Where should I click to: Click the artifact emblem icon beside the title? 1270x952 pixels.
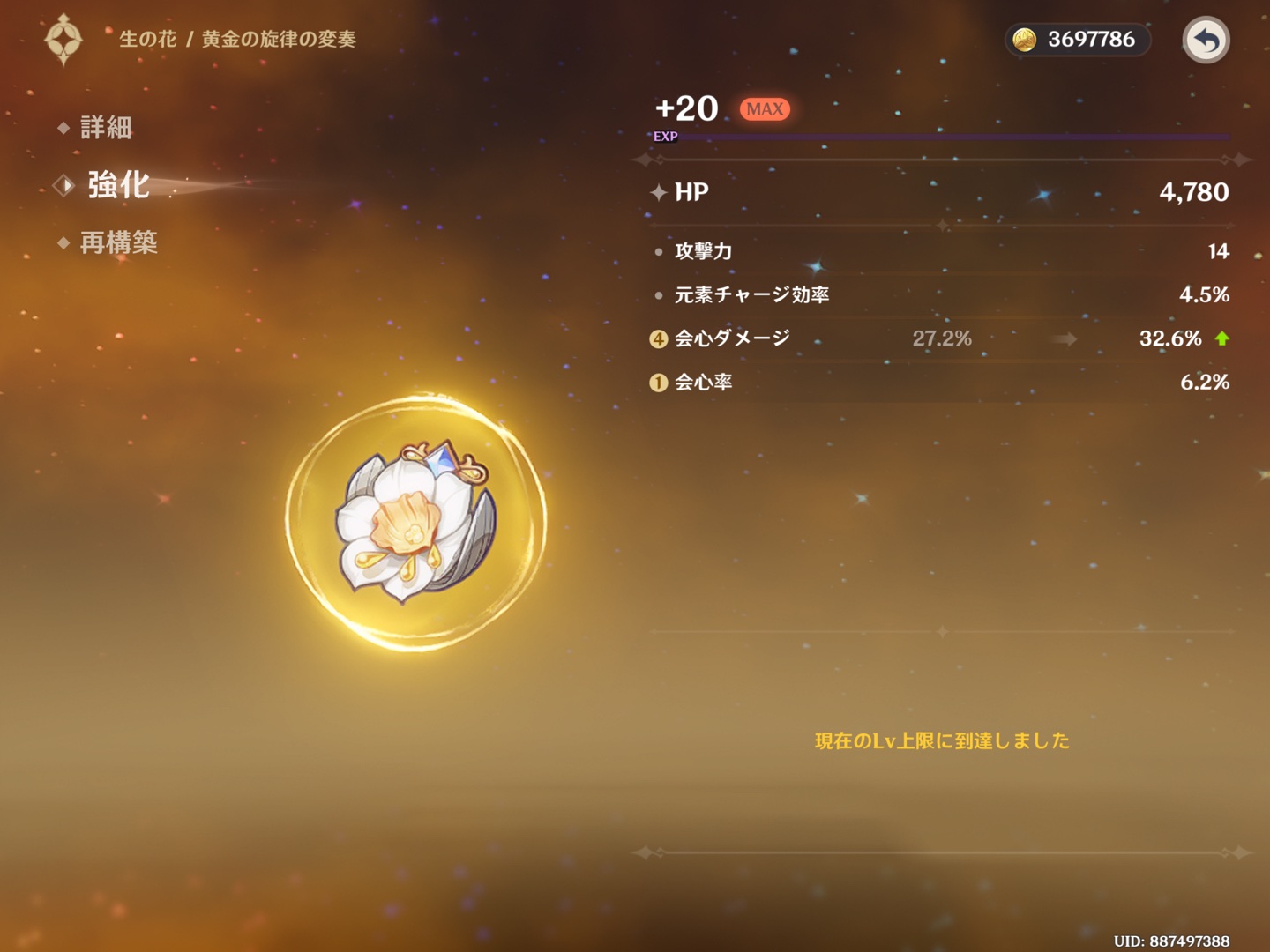[63, 40]
